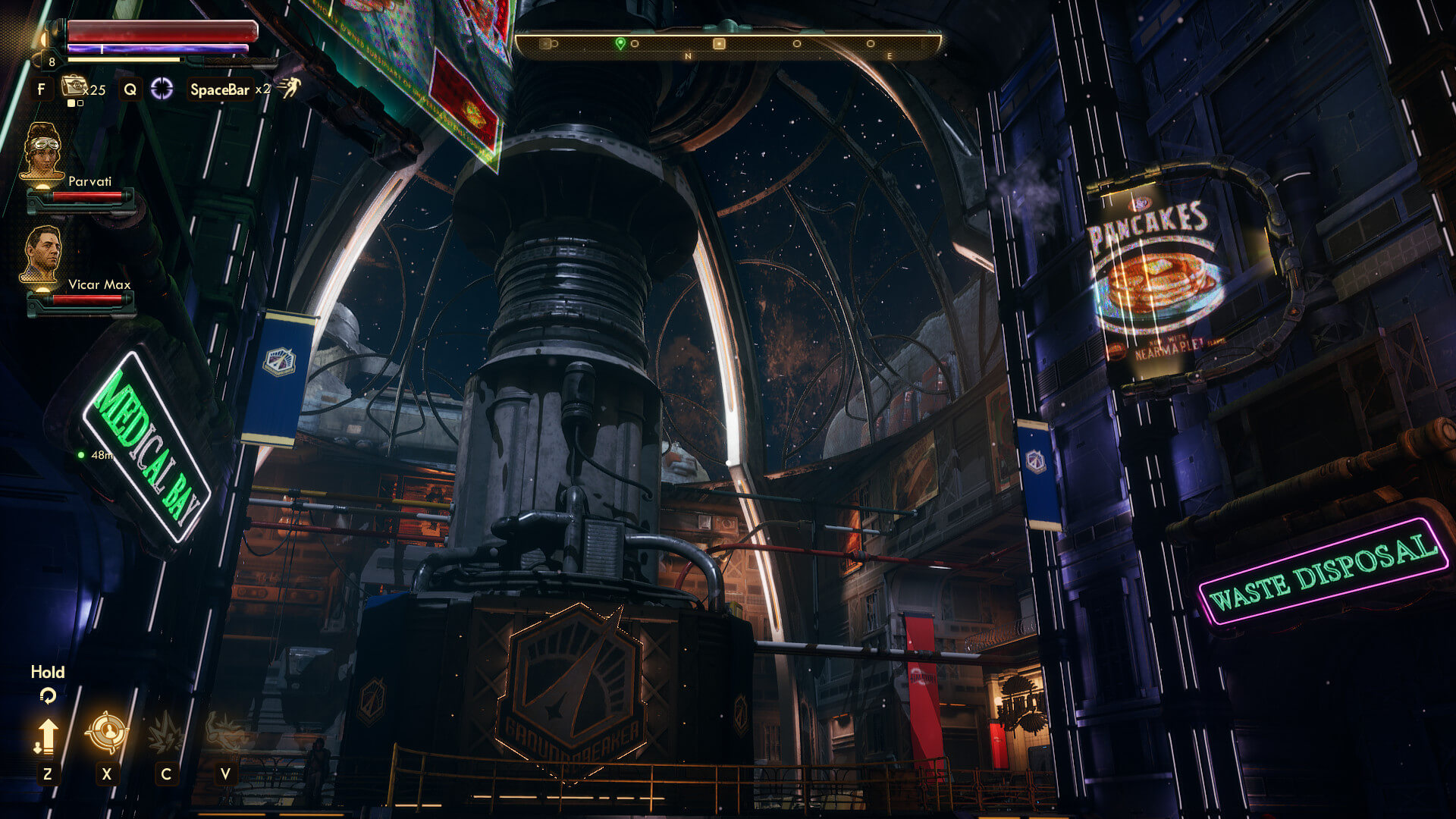The height and width of the screenshot is (819, 1456).
Task: Use the medical inhaler icon
Action: [x=74, y=86]
